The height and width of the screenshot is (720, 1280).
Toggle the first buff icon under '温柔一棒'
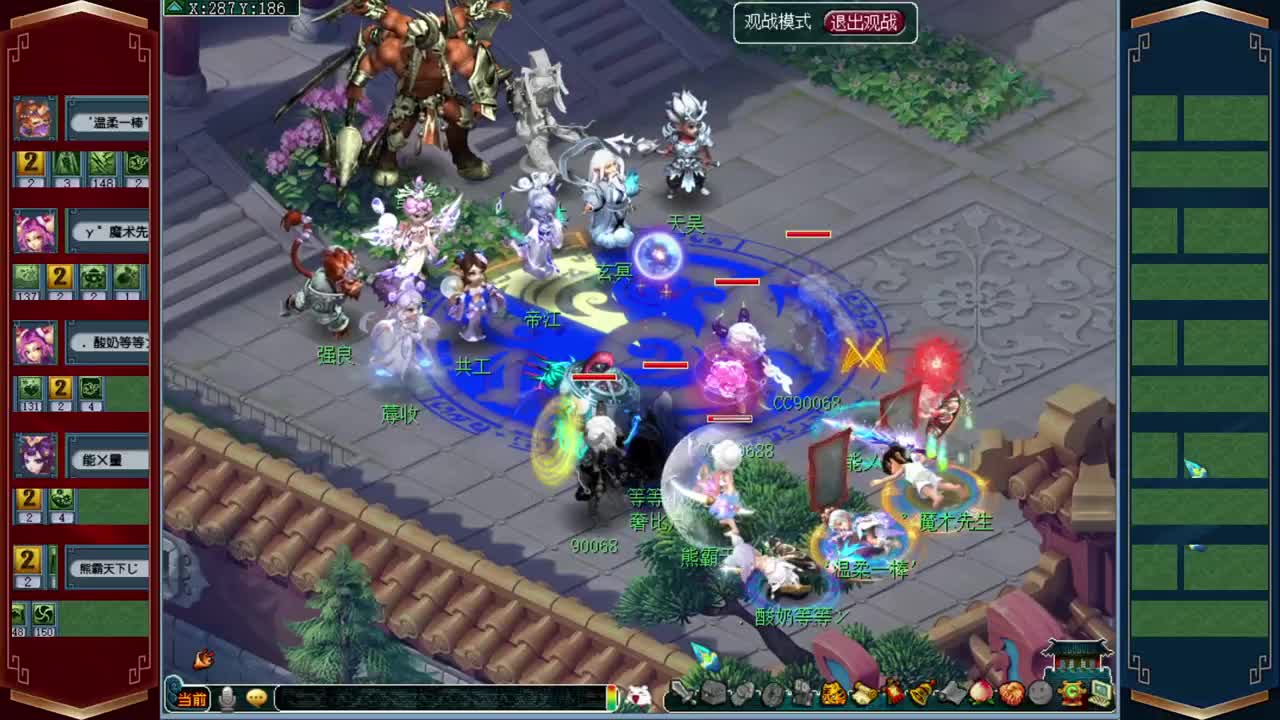click(28, 163)
